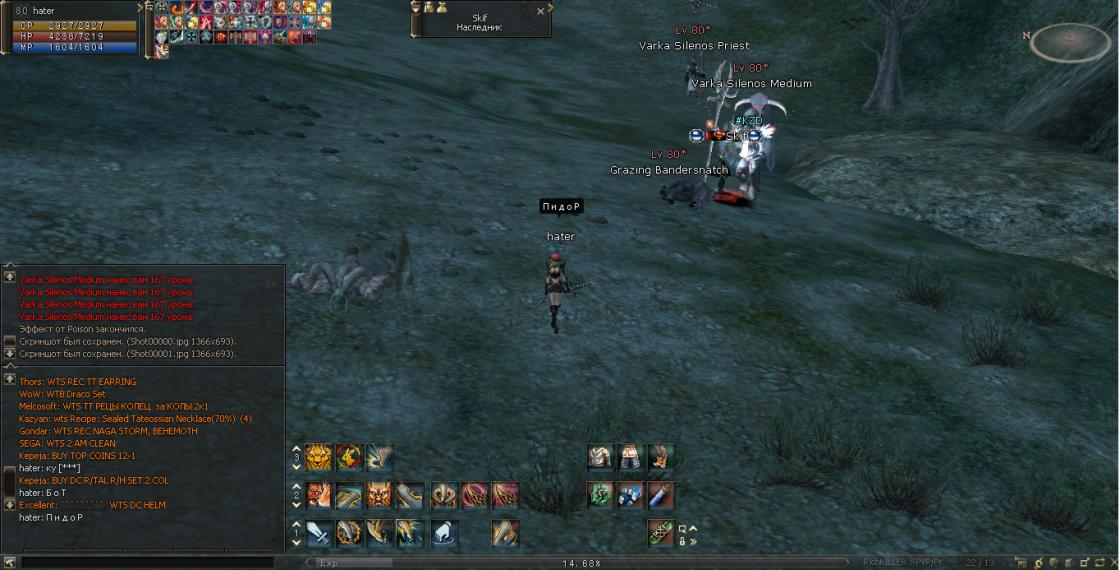Use the green scroll item slot
Image resolution: width=1120 pixels, height=570 pixels.
660,533
